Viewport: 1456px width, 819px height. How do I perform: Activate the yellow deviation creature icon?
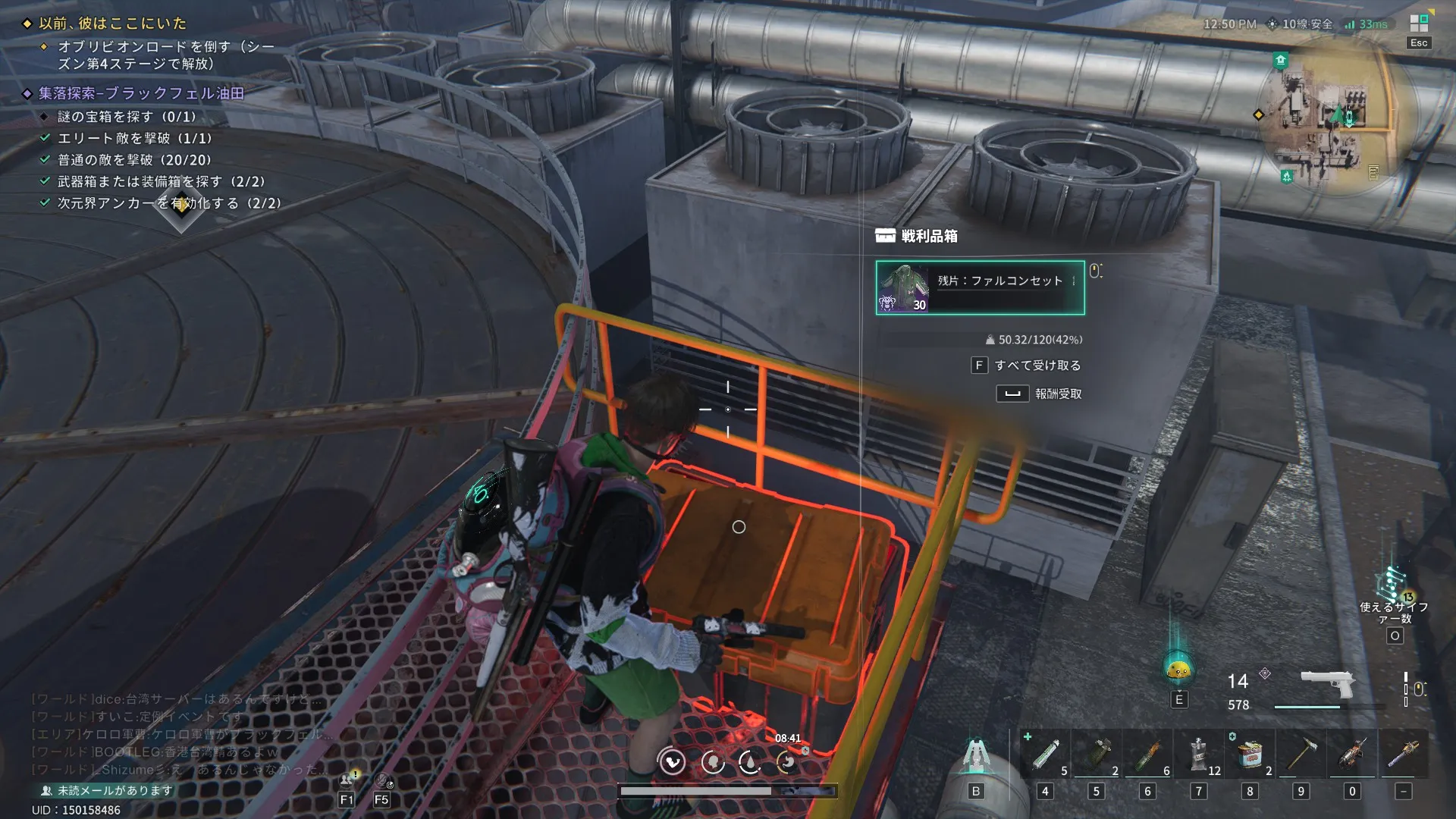click(x=1178, y=669)
